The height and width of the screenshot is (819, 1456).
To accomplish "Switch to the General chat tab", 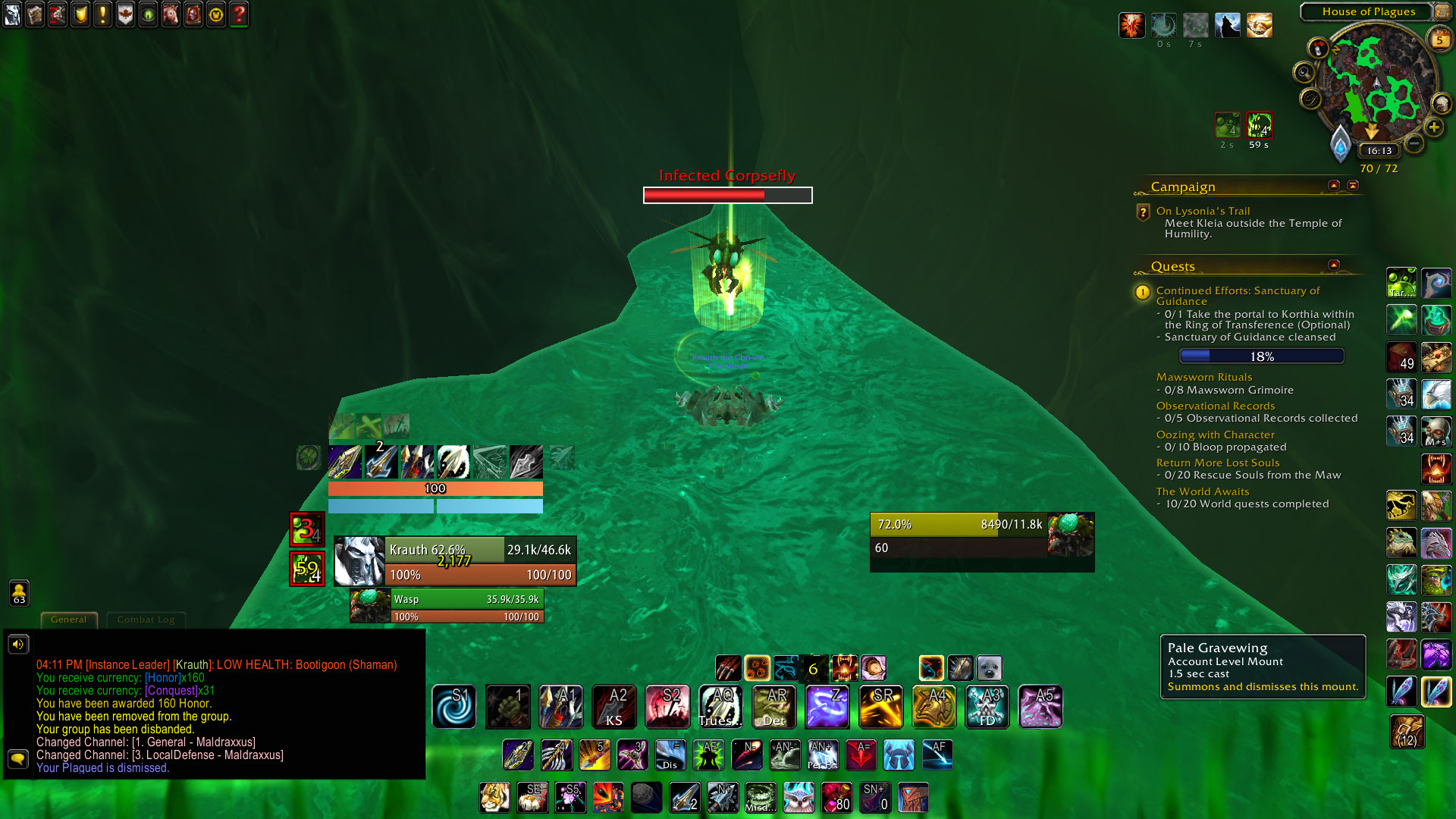I will pyautogui.click(x=69, y=620).
